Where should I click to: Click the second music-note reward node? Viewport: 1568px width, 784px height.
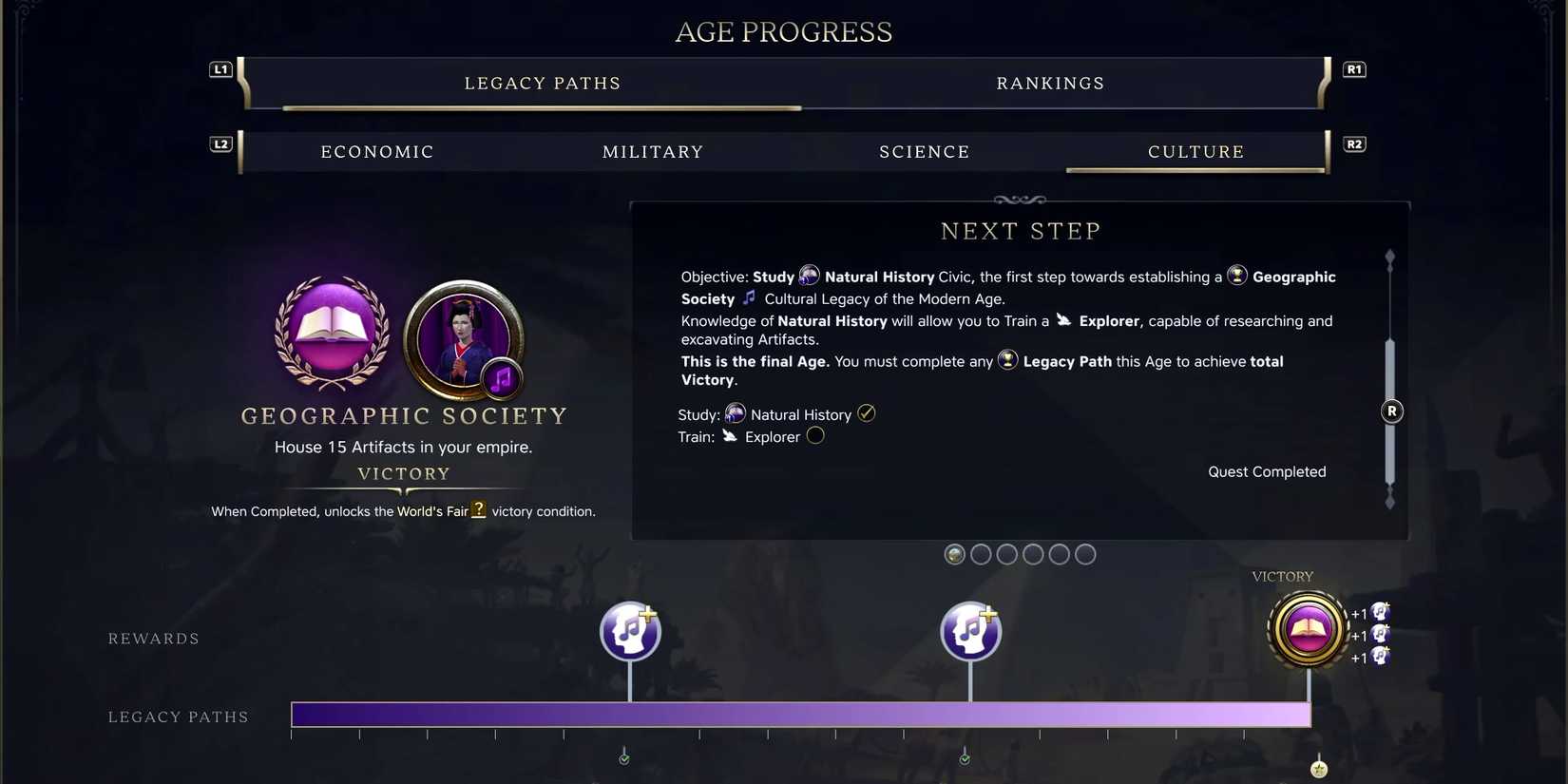coord(970,630)
